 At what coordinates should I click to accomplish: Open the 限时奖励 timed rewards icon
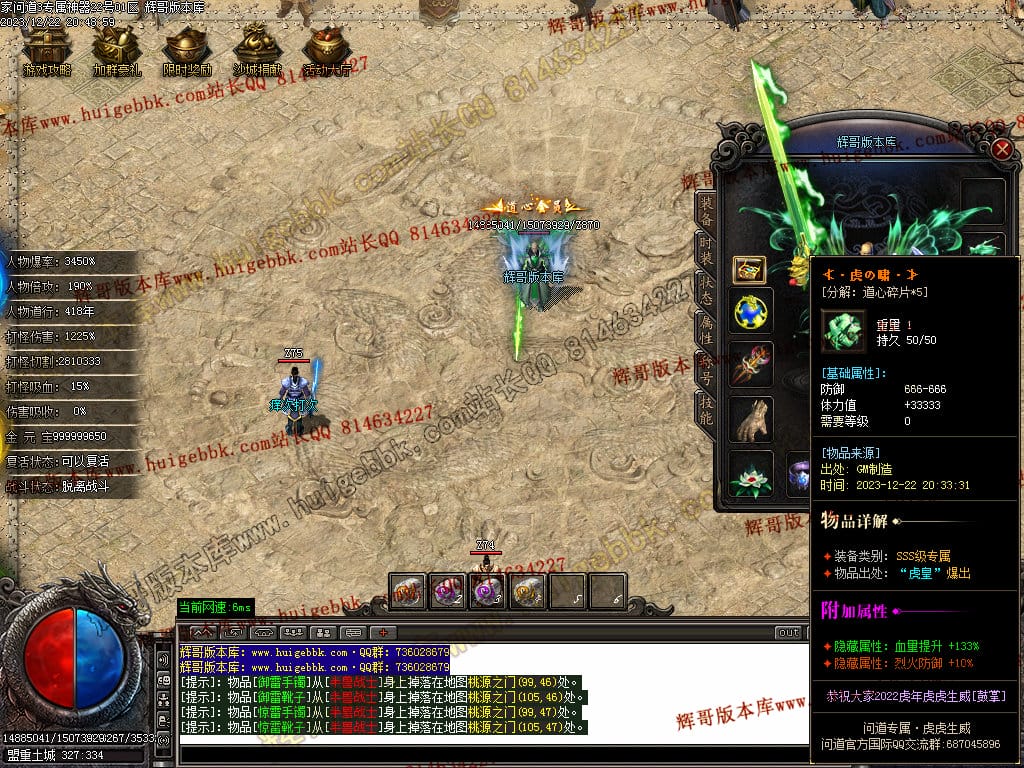point(187,50)
